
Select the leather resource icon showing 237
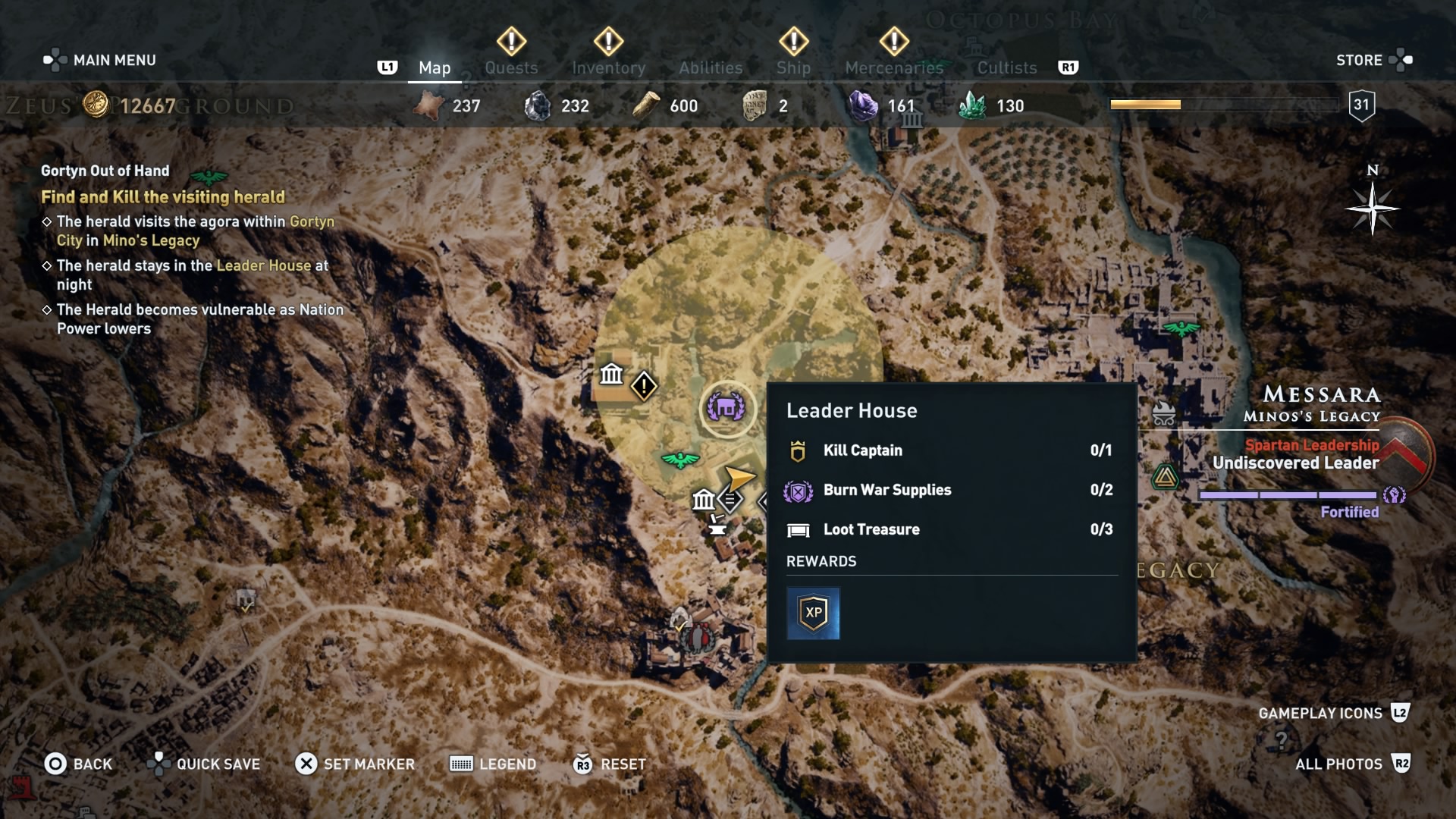(x=429, y=106)
